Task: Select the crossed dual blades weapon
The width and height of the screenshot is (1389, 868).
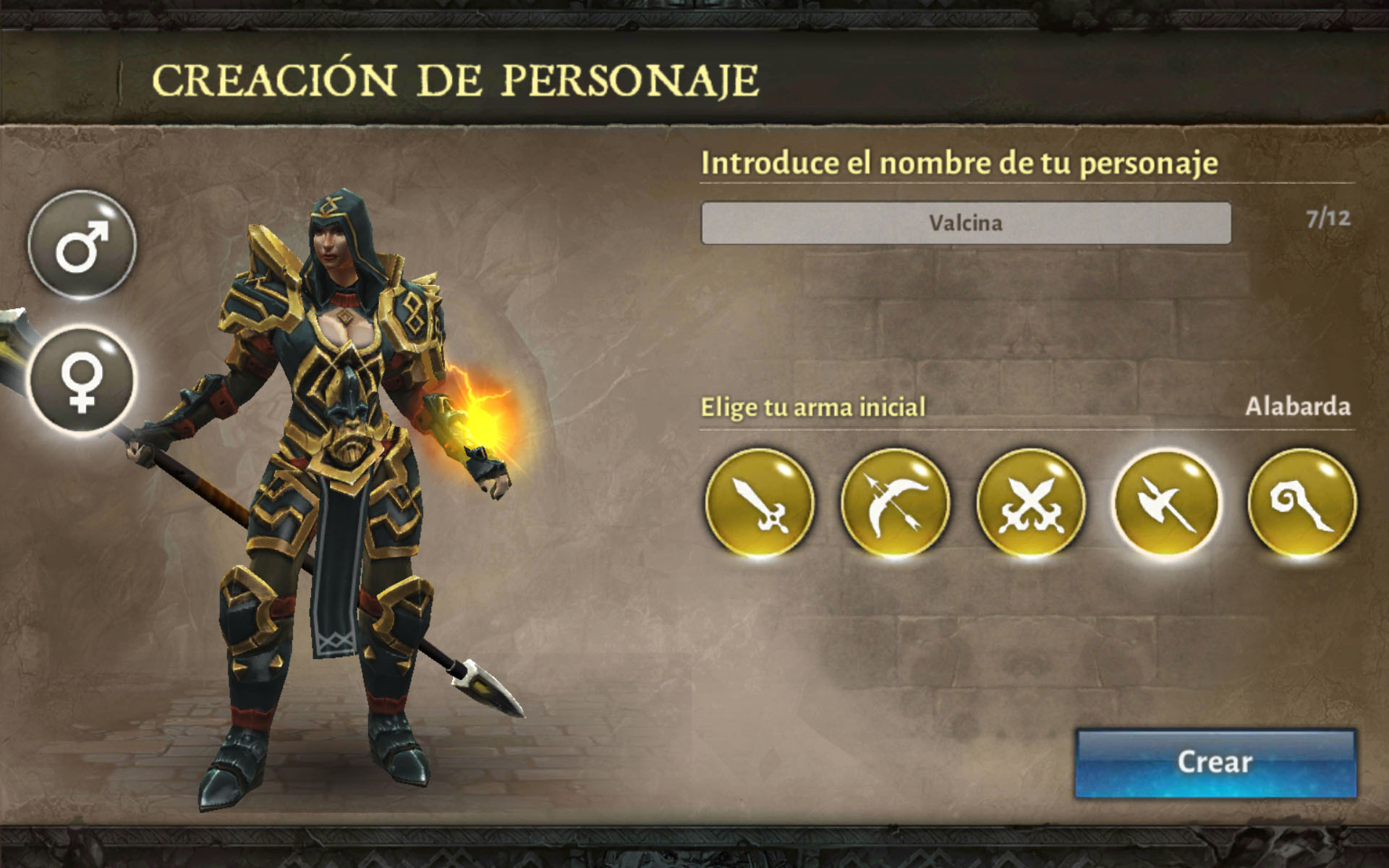Action: [1031, 503]
